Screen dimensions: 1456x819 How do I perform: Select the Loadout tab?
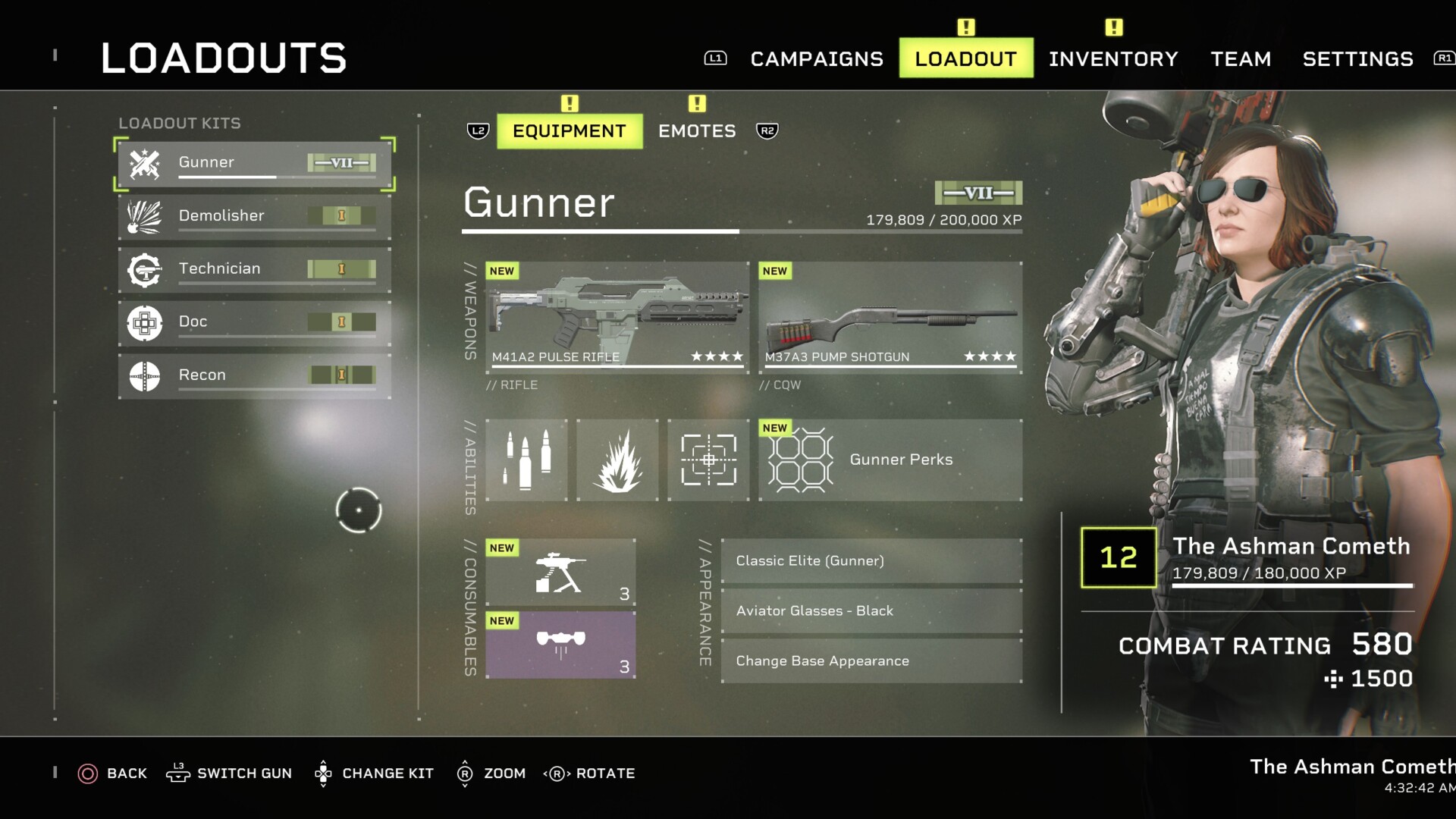coord(965,58)
